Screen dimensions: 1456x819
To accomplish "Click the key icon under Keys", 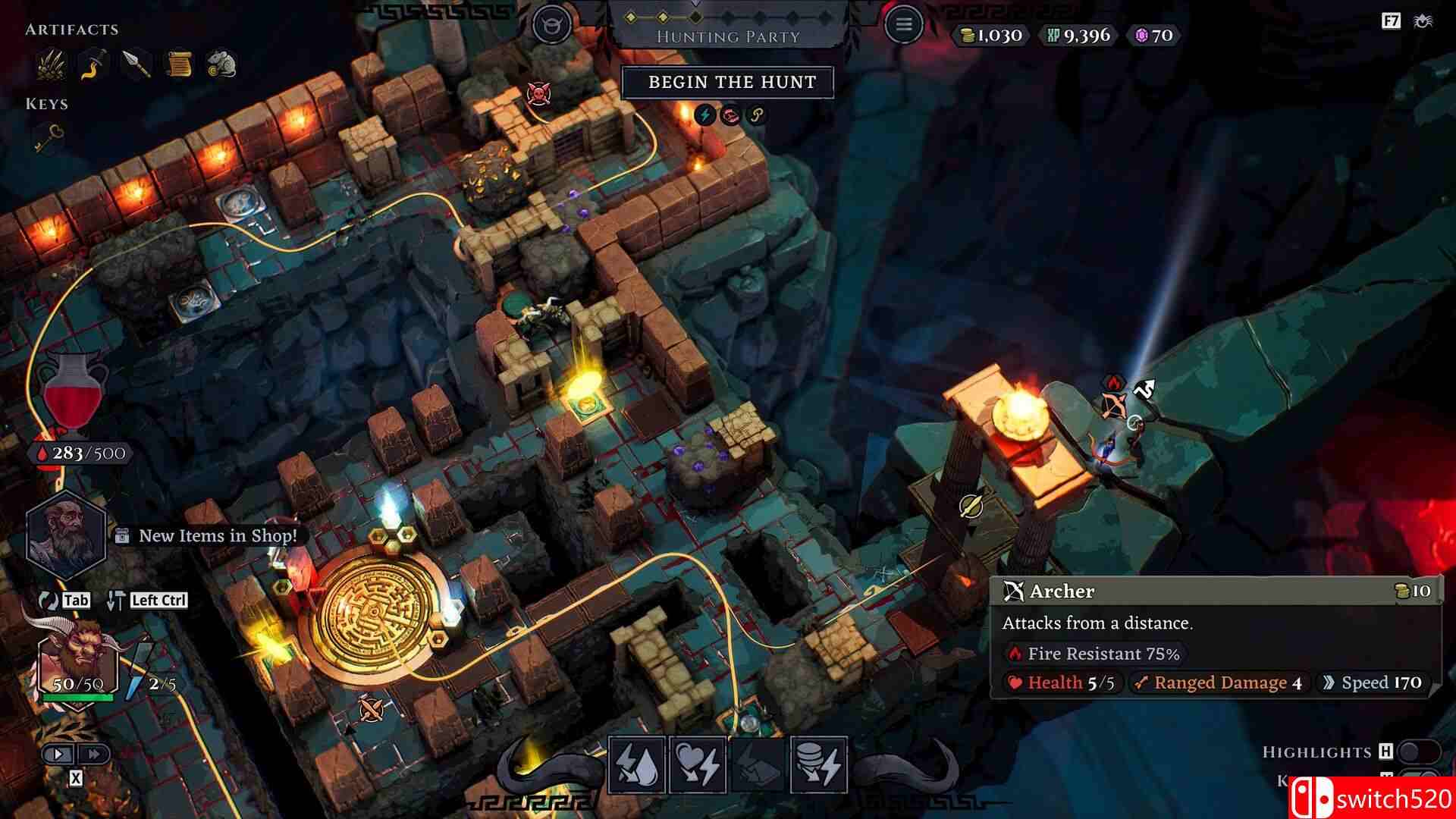I will tap(50, 137).
